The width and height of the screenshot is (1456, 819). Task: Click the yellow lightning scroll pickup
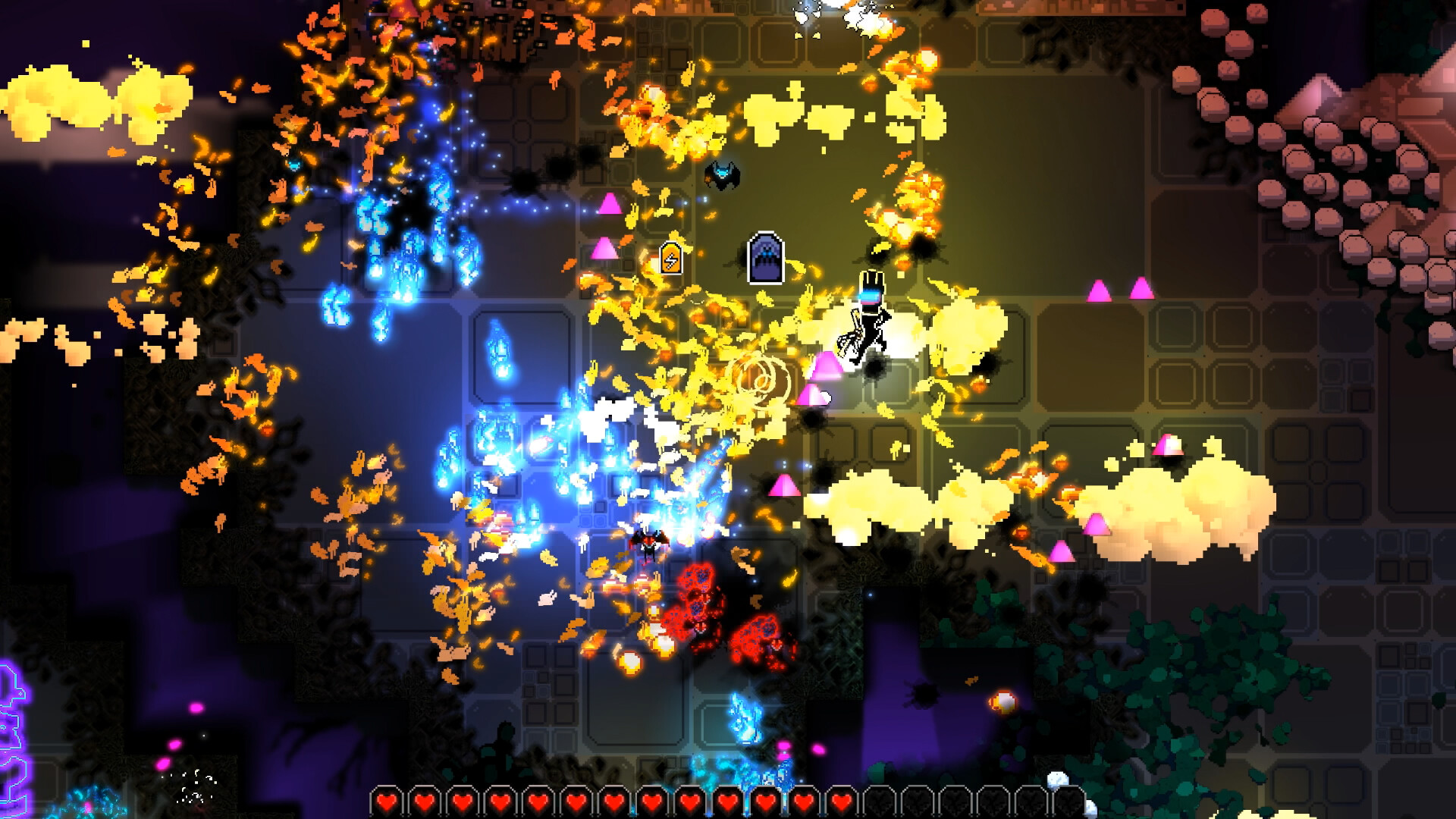[671, 259]
